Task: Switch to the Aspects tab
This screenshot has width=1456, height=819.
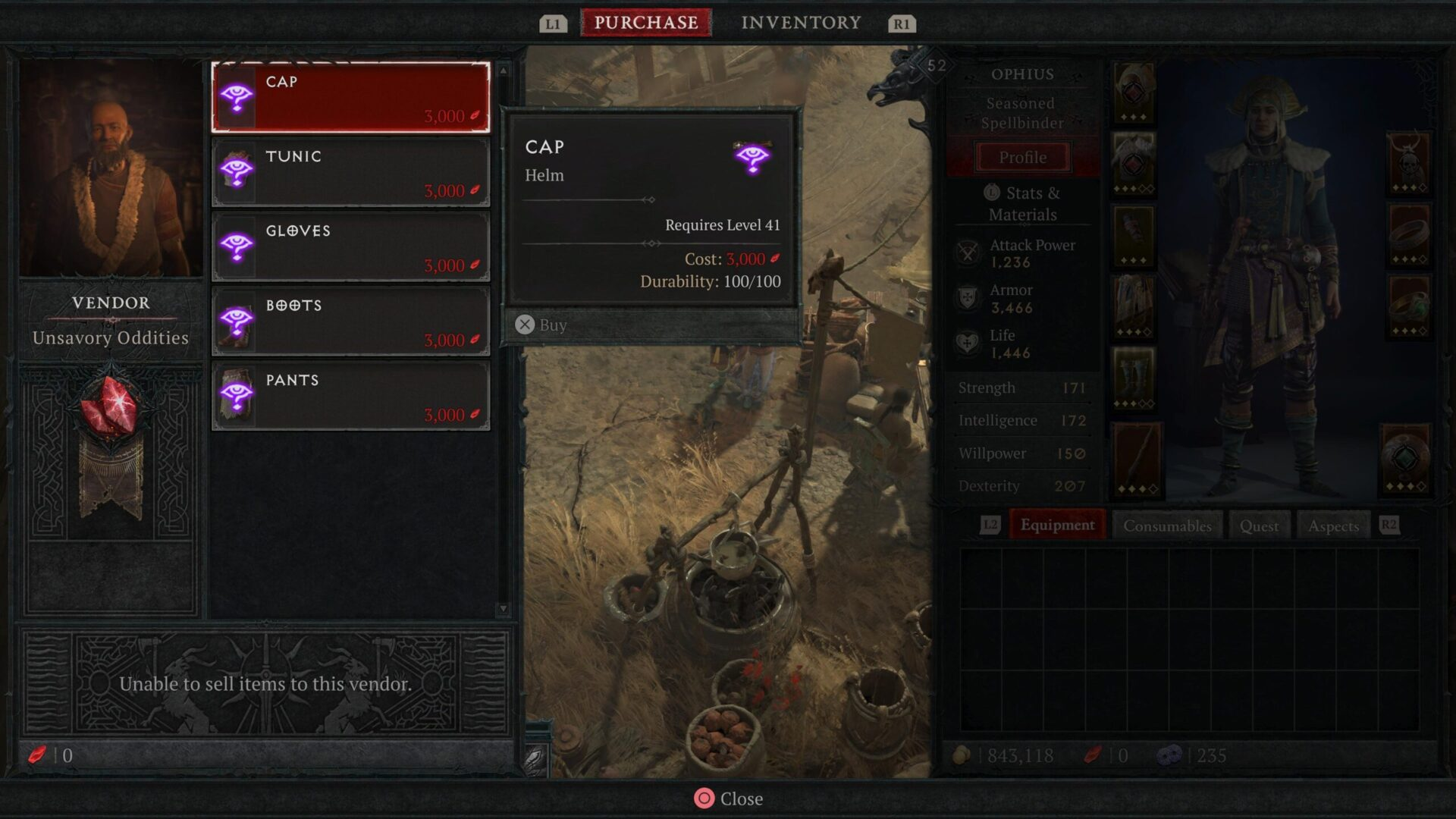Action: [x=1333, y=526]
